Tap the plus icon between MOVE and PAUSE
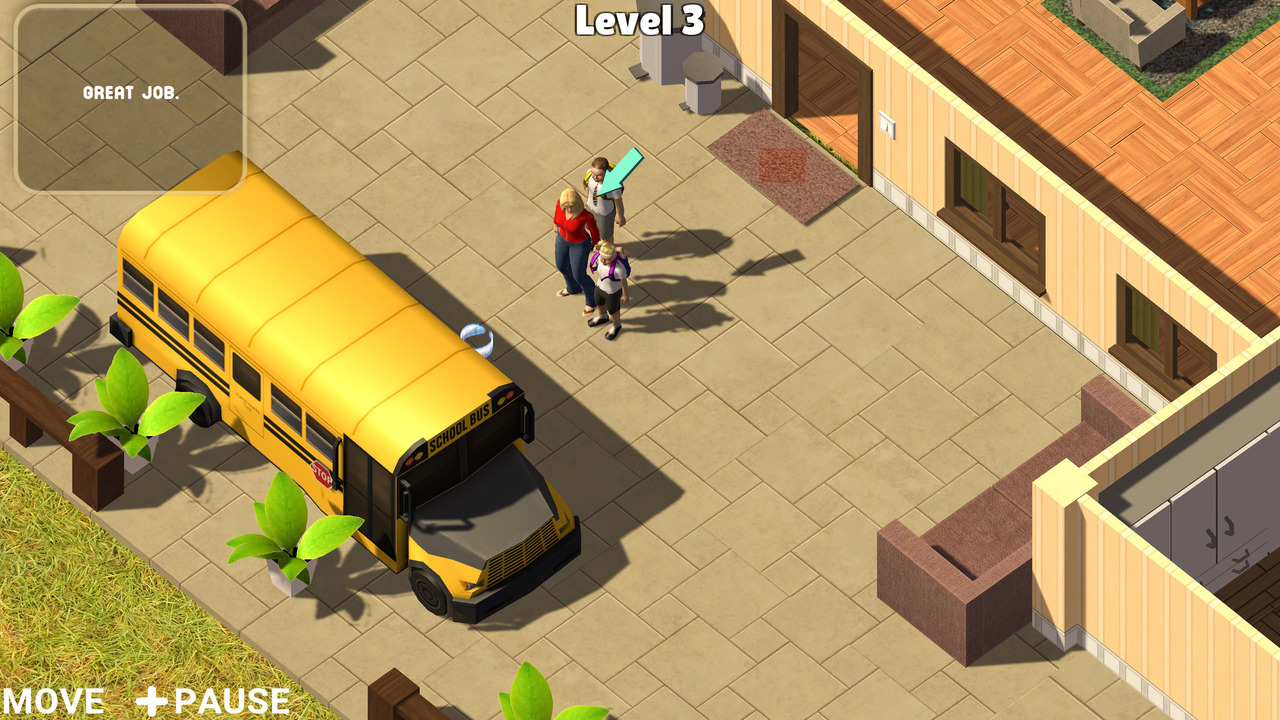This screenshot has height=720, width=1280. 152,700
